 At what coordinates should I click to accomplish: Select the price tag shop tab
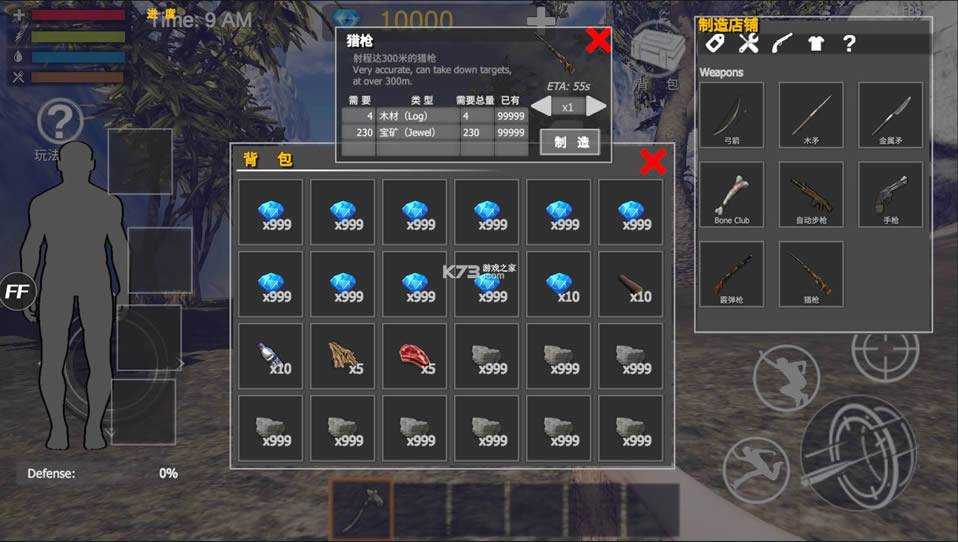[714, 43]
